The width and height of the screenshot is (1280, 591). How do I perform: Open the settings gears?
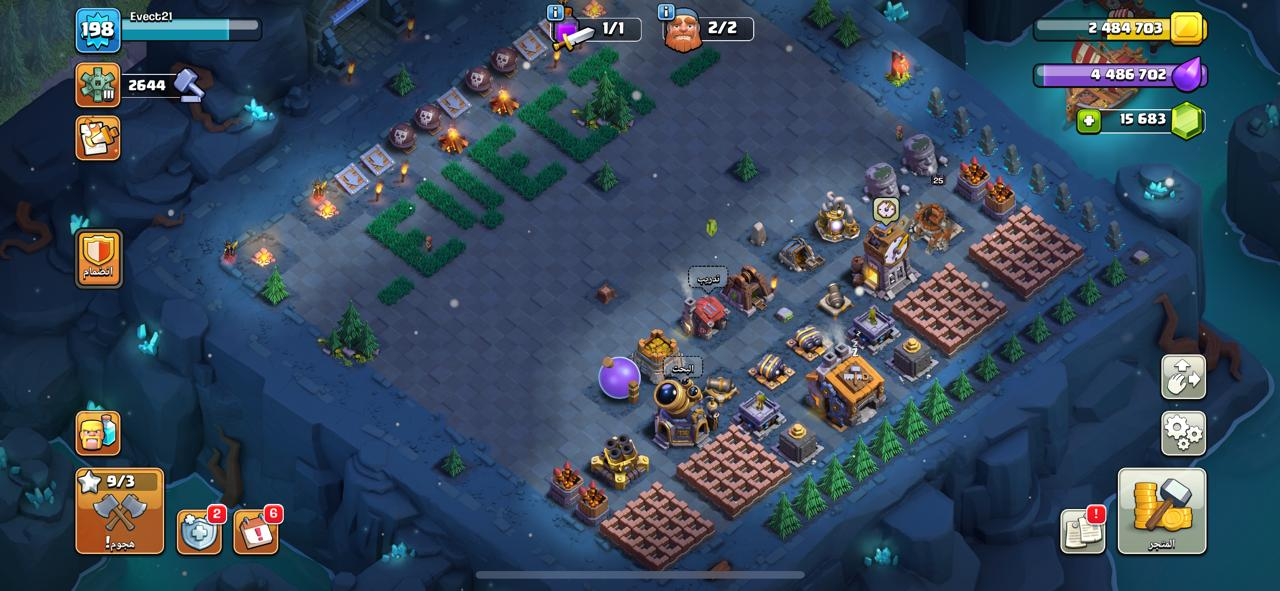(x=1183, y=433)
